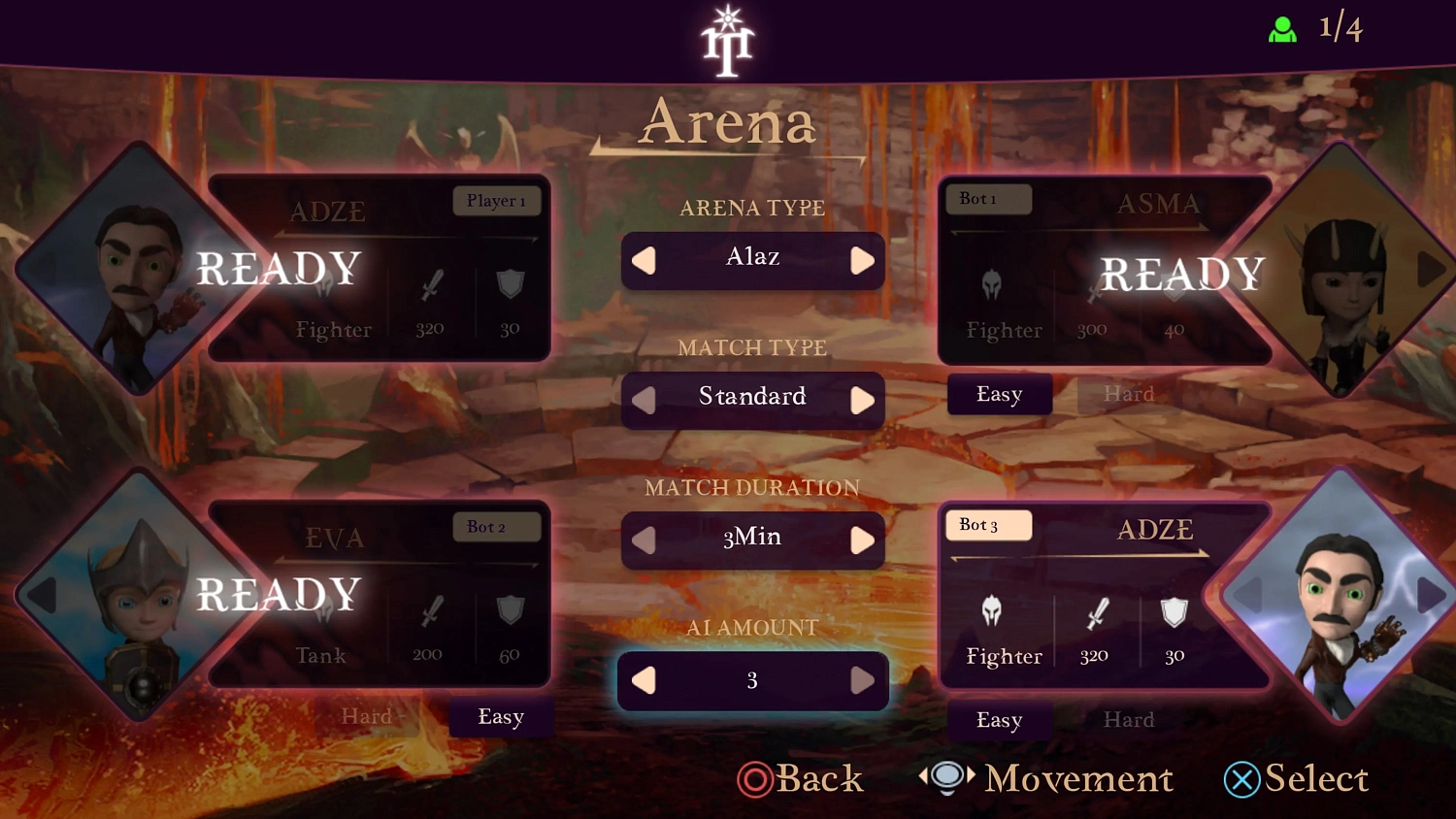
Task: Click the Movement analog stick icon
Action: 946,776
